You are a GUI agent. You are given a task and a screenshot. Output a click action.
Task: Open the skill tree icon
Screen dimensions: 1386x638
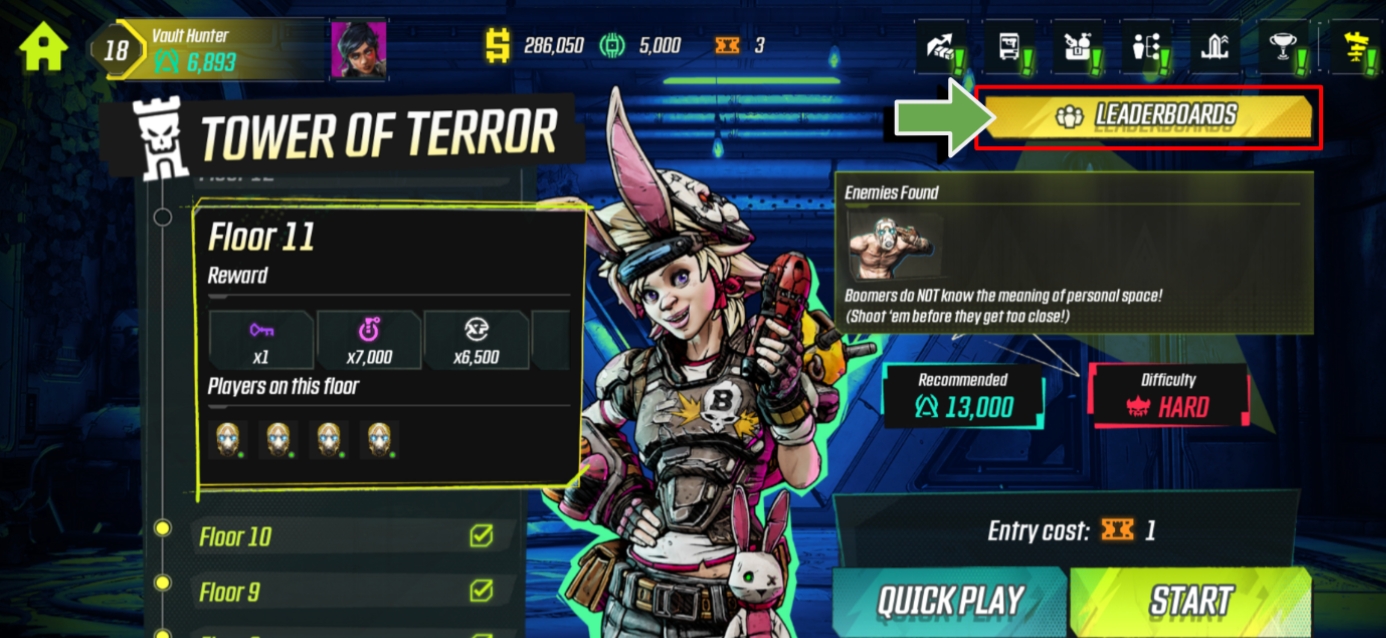click(x=1145, y=46)
